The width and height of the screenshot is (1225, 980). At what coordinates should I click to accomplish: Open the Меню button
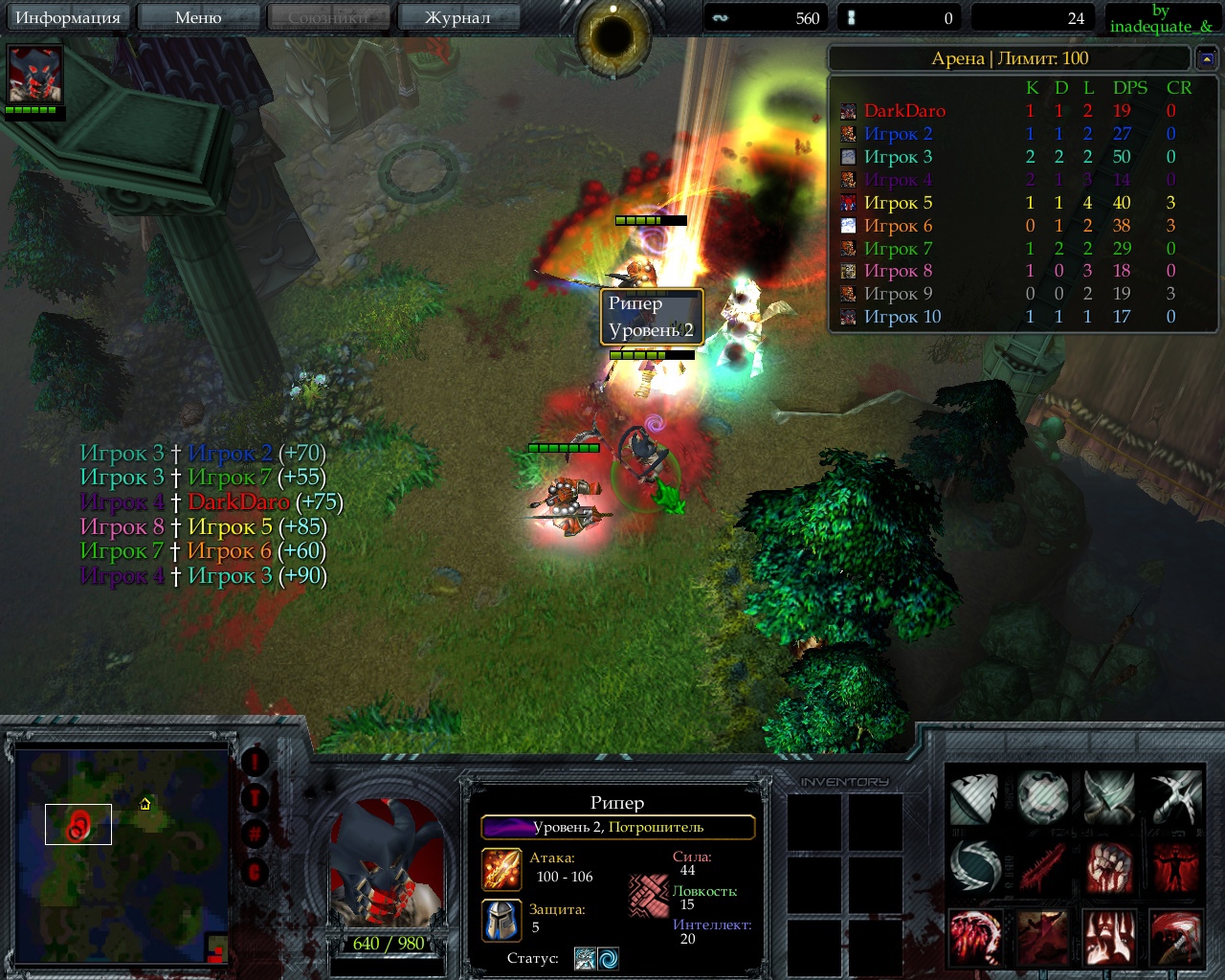click(198, 17)
